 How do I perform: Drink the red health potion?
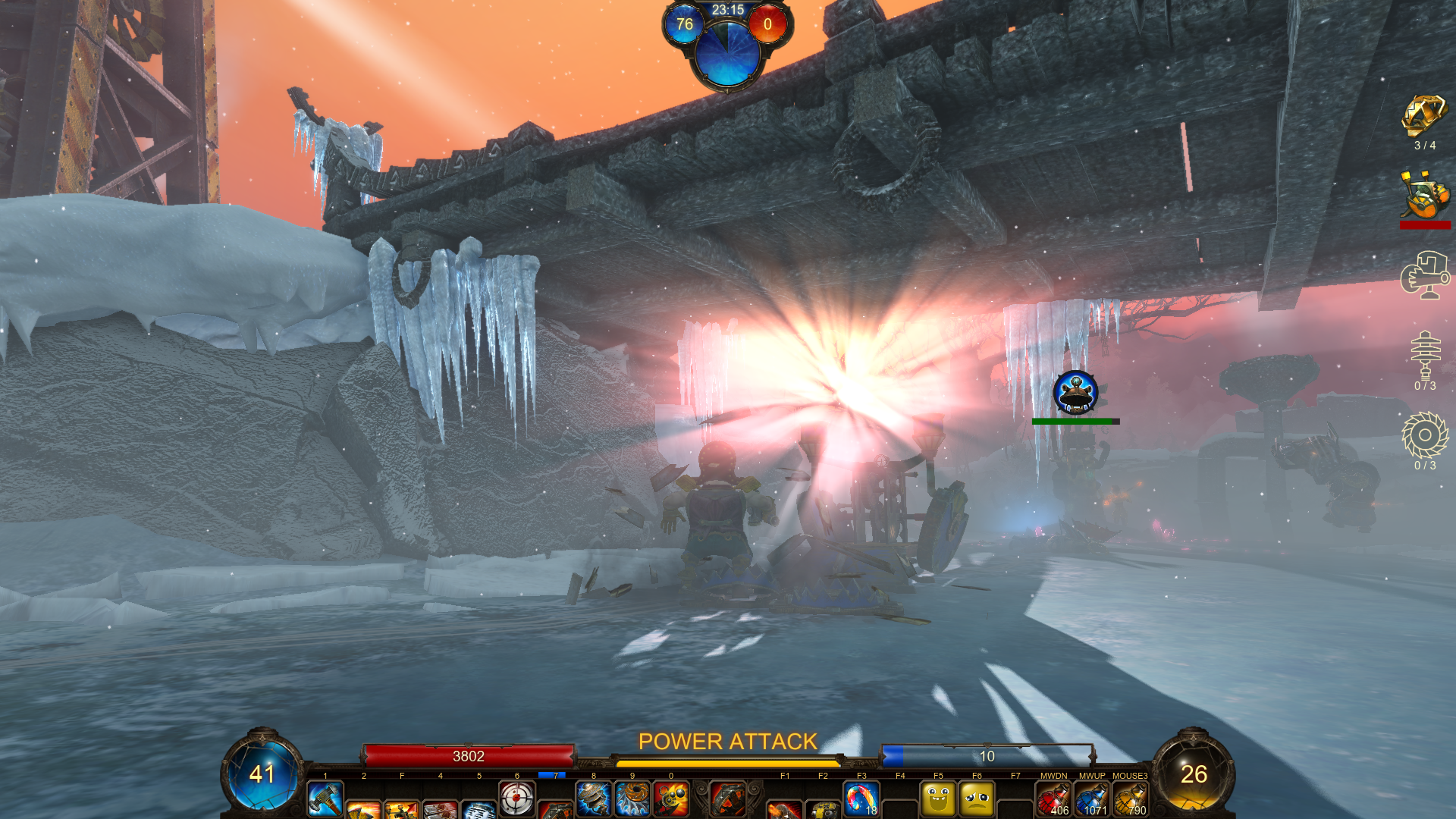coord(1053,799)
